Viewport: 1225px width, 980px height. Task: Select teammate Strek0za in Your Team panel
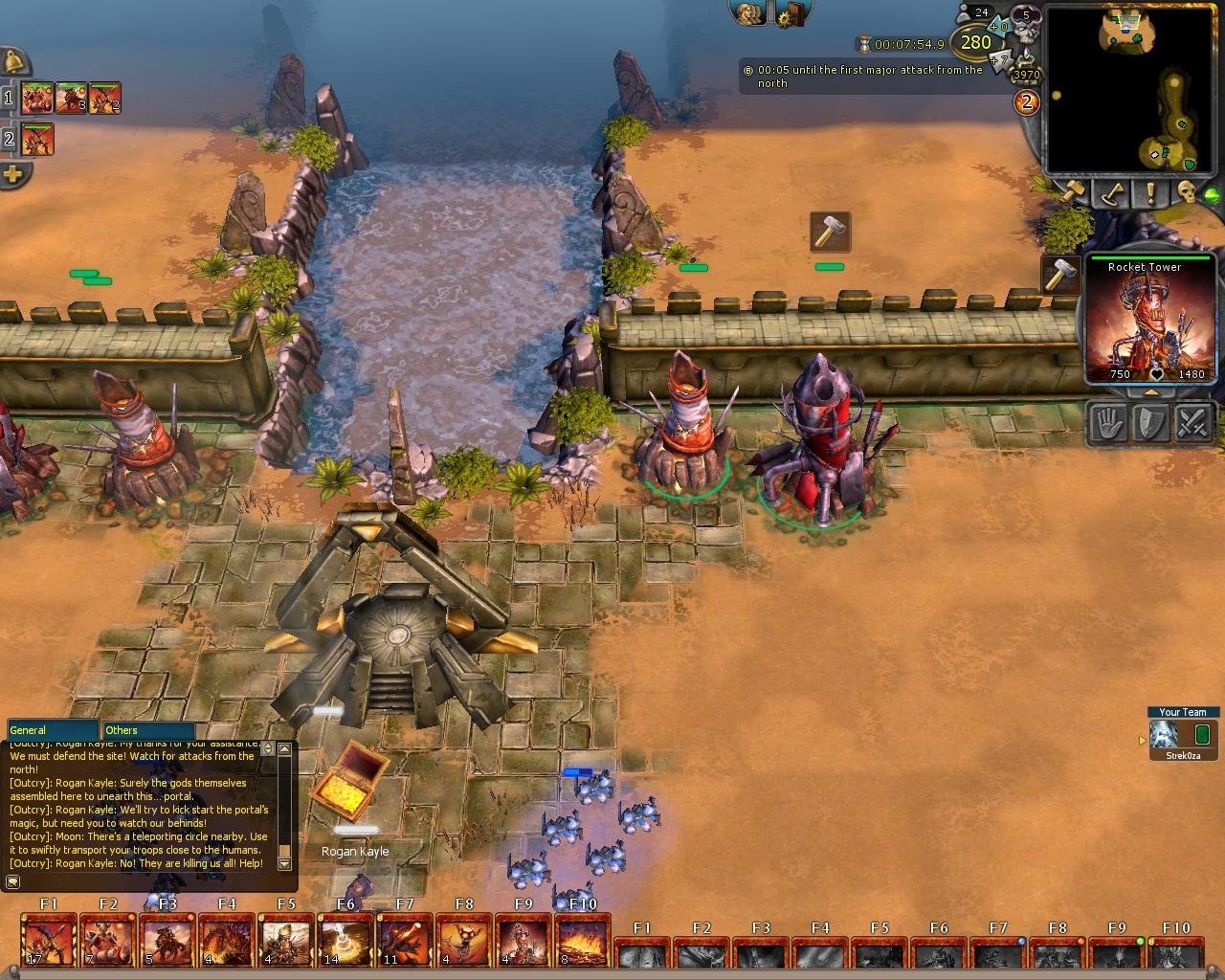[1164, 736]
